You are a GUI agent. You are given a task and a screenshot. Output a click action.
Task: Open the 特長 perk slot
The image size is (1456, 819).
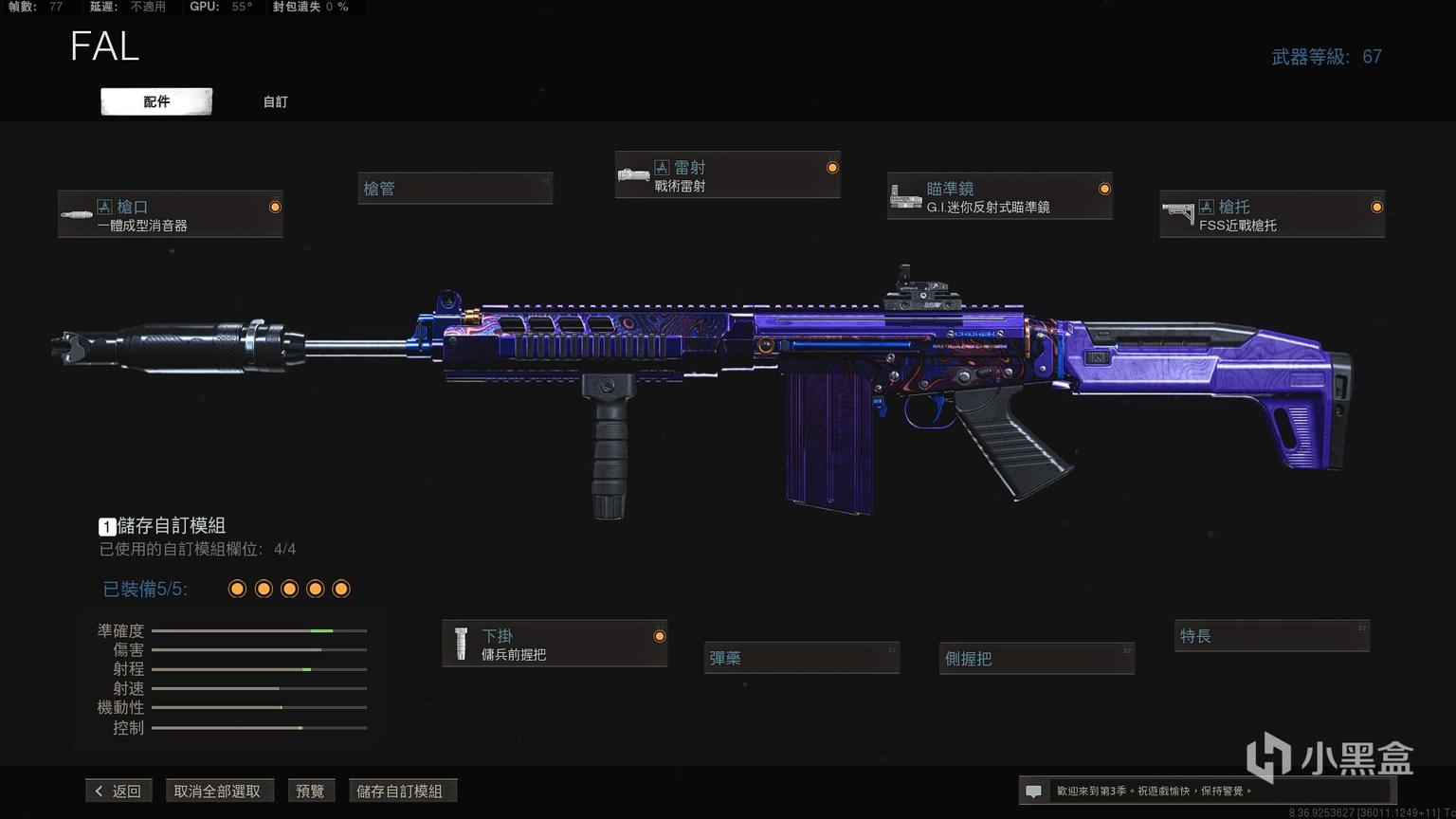tap(1271, 636)
